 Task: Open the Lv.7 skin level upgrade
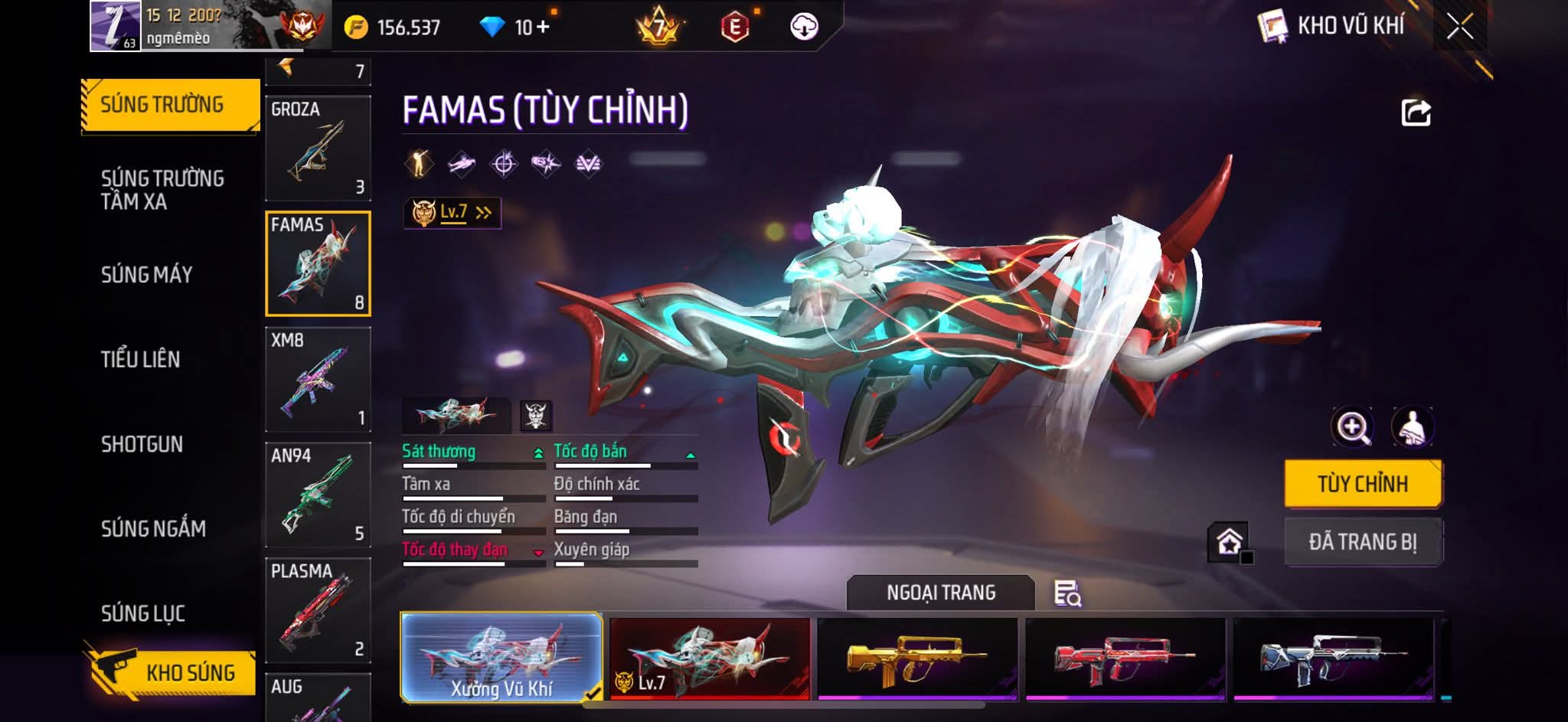[x=452, y=213]
